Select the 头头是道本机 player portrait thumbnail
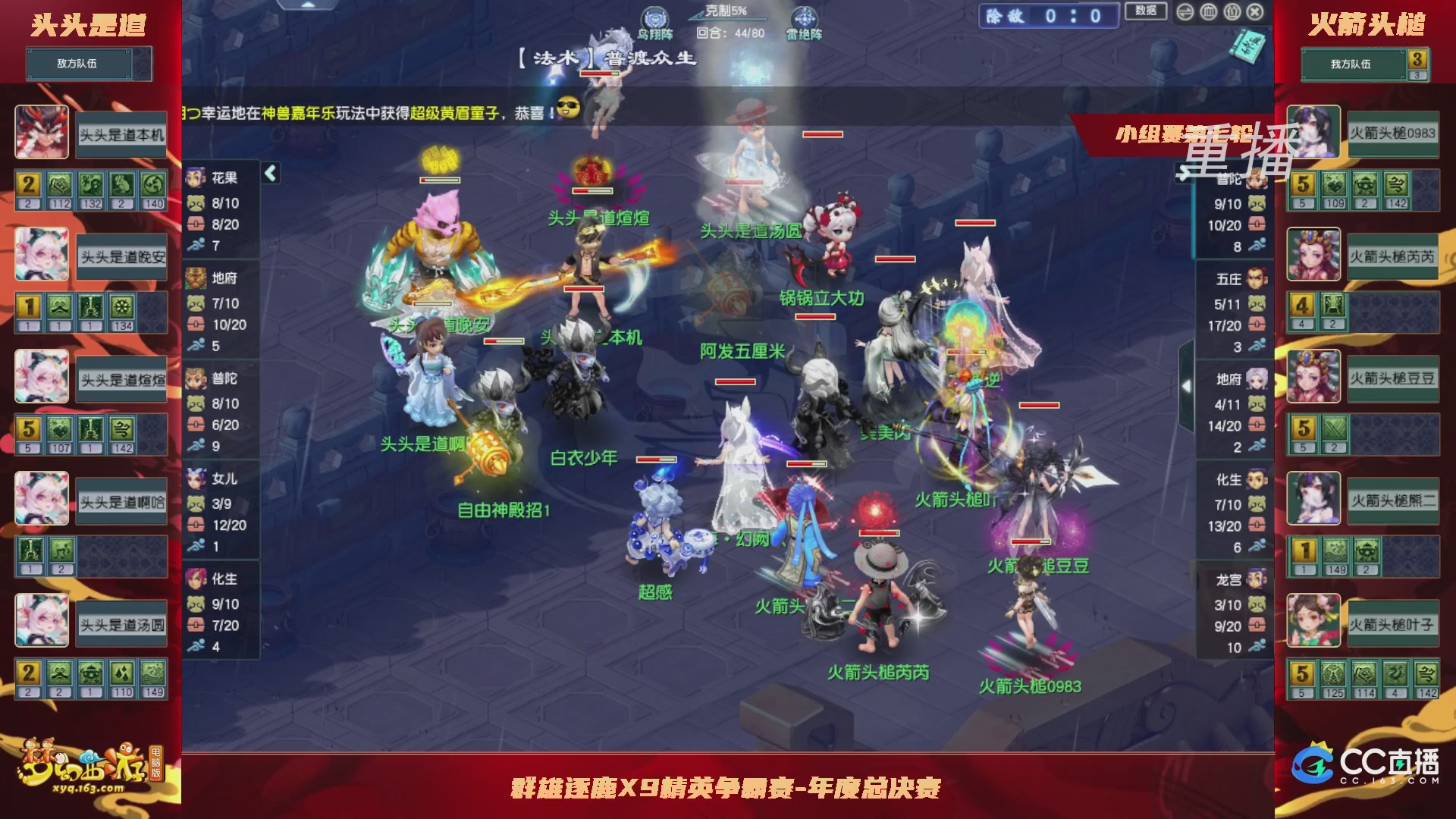The width and height of the screenshot is (1456, 819). pyautogui.click(x=42, y=132)
